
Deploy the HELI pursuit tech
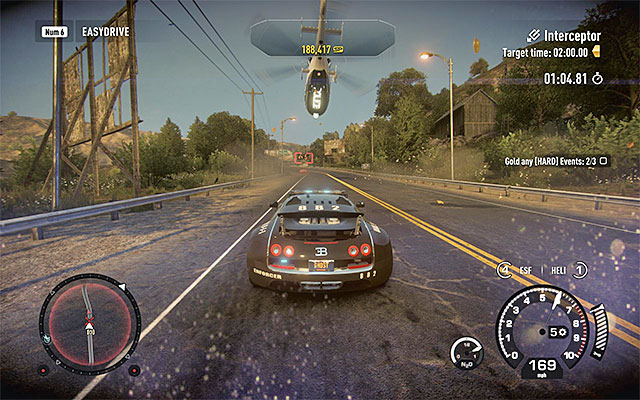tap(566, 269)
